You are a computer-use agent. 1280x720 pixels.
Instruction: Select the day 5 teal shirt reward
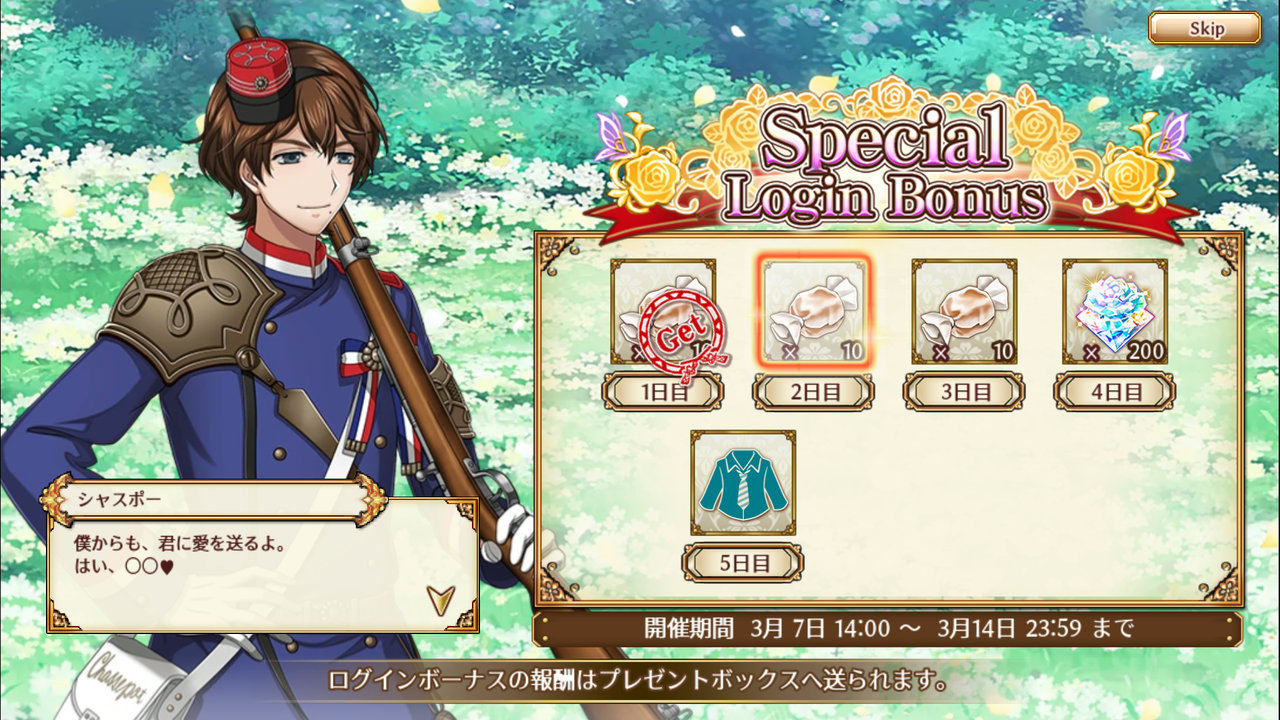[743, 482]
